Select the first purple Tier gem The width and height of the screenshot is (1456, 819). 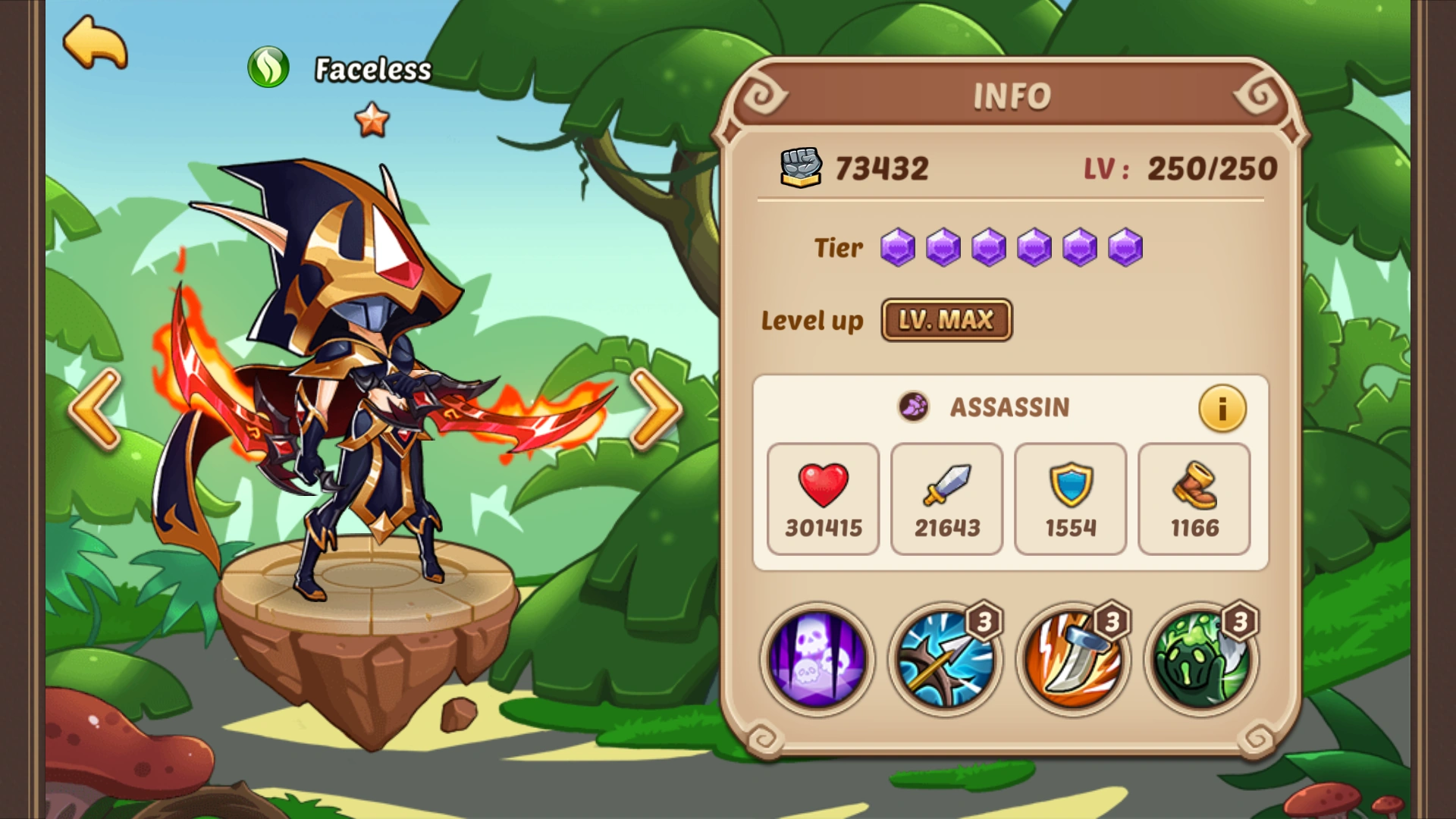pos(899,248)
